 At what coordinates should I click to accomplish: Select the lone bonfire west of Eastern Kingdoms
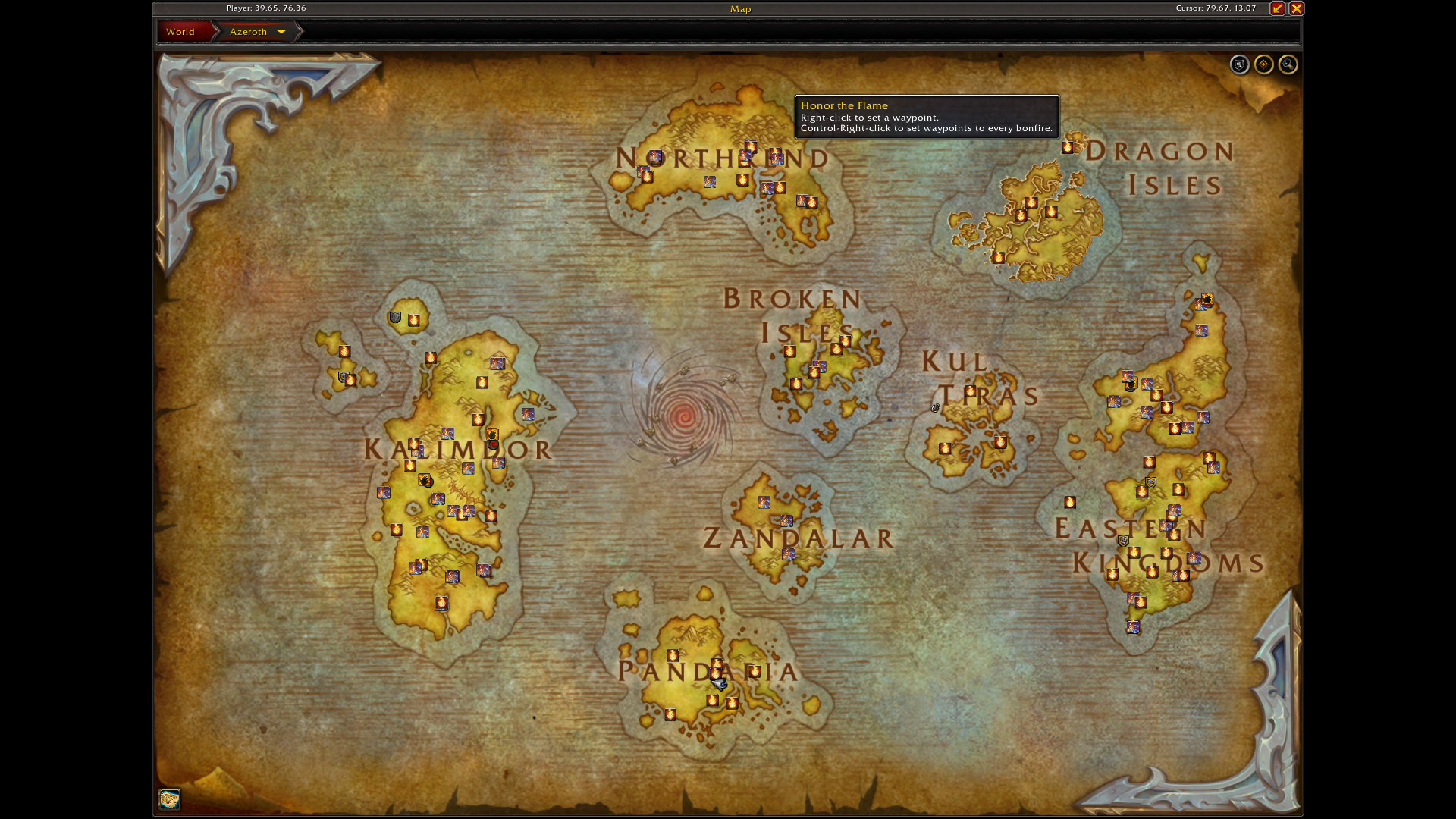[x=1070, y=502]
